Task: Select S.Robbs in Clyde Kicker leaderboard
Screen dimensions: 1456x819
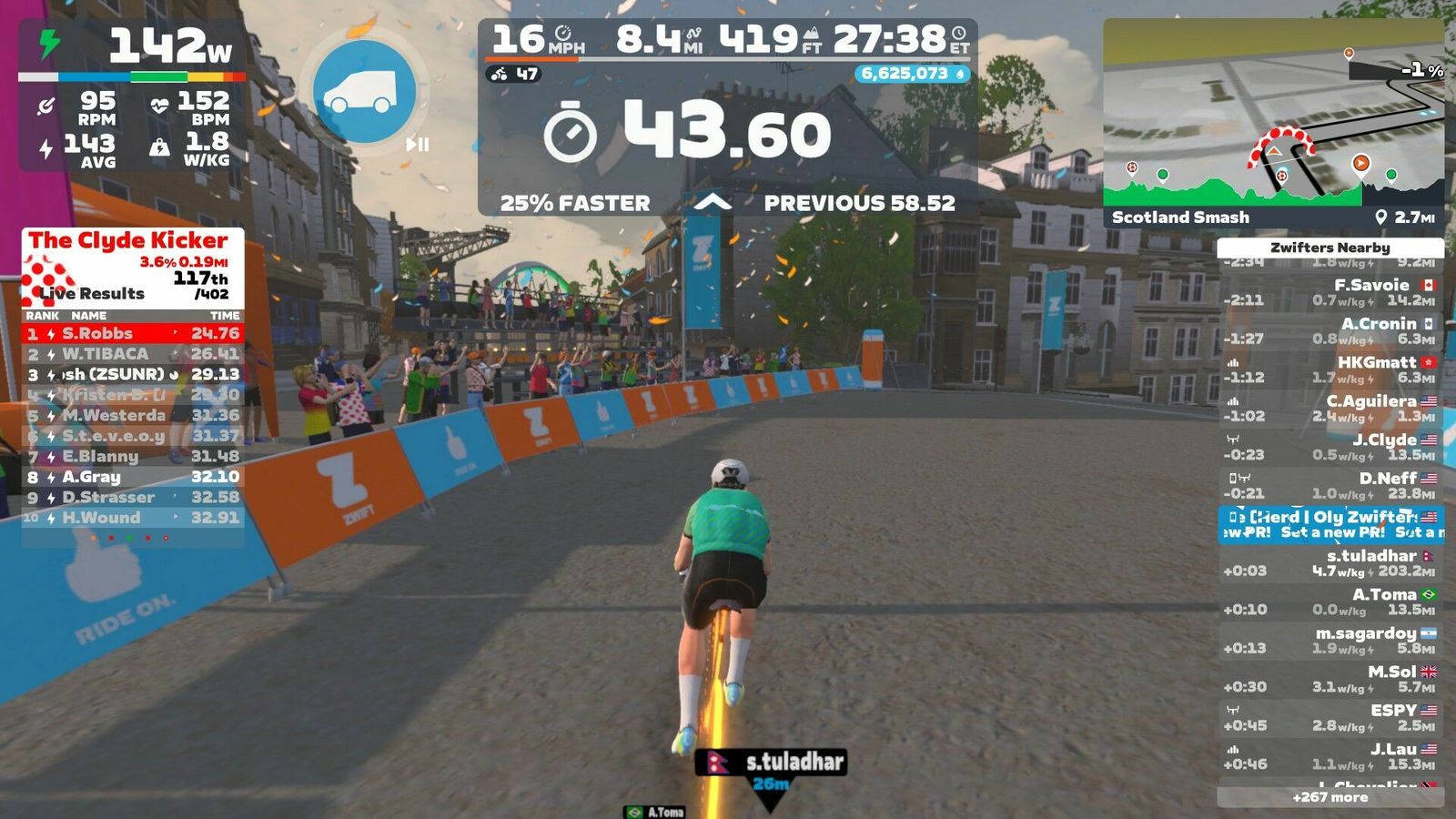Action: (133, 334)
